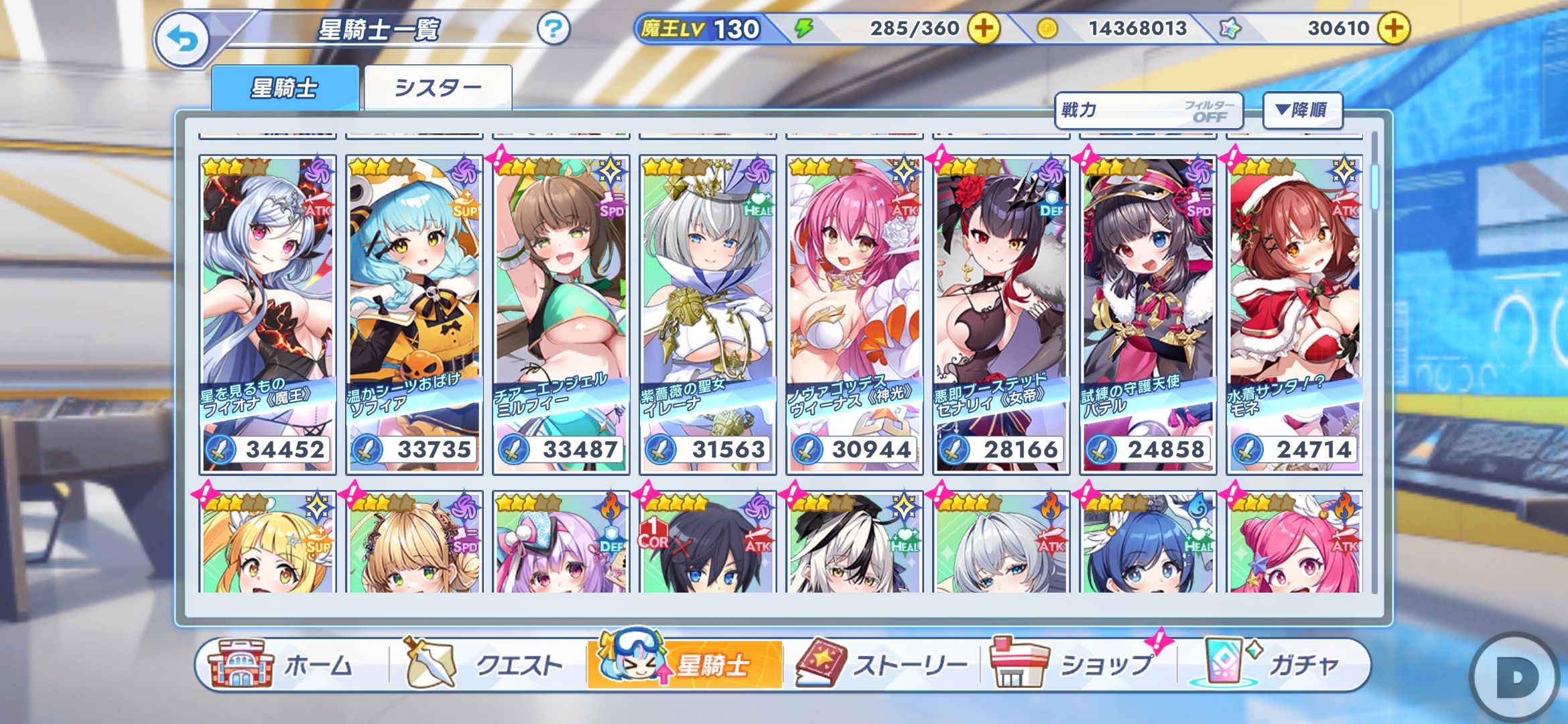Switch to the シスター tab
The height and width of the screenshot is (724, 1568).
pyautogui.click(x=438, y=88)
